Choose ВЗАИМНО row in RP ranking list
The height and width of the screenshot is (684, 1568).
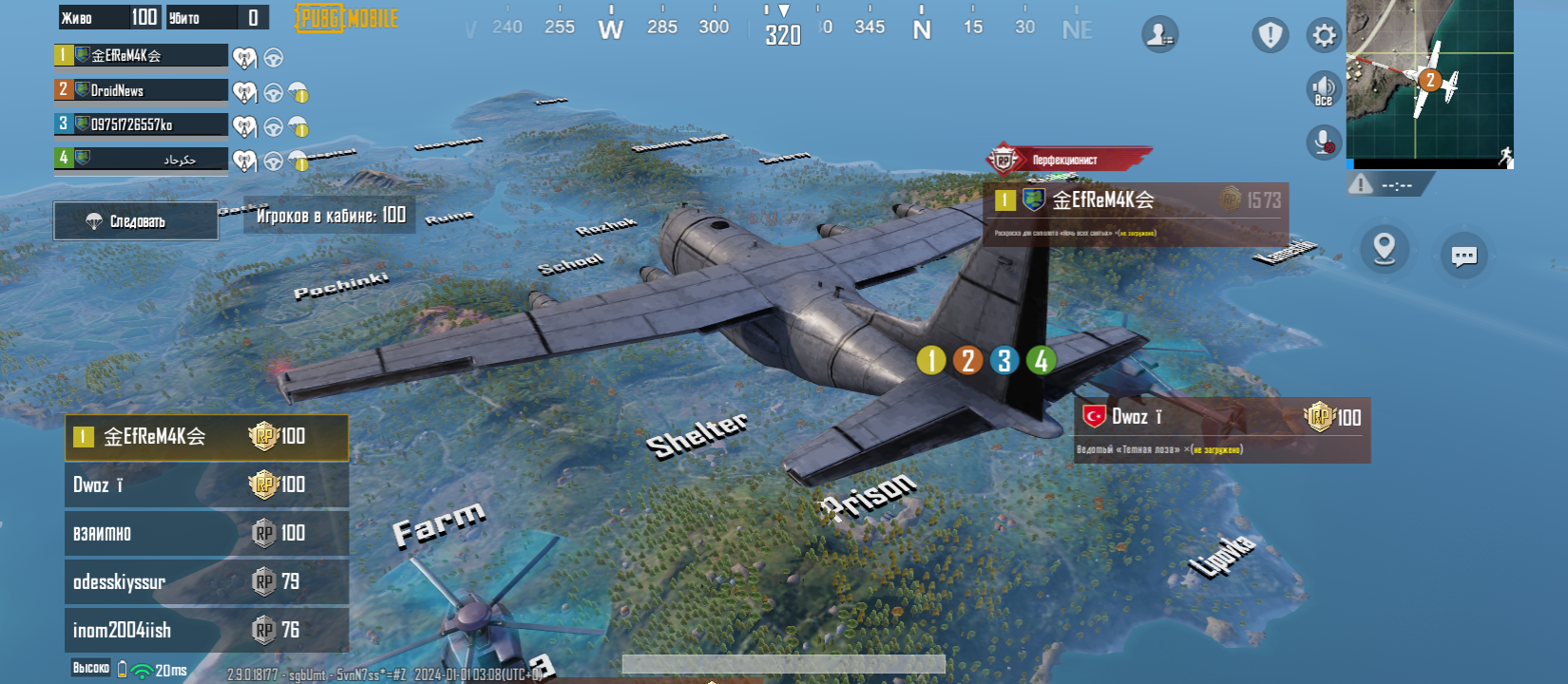pyautogui.click(x=206, y=533)
